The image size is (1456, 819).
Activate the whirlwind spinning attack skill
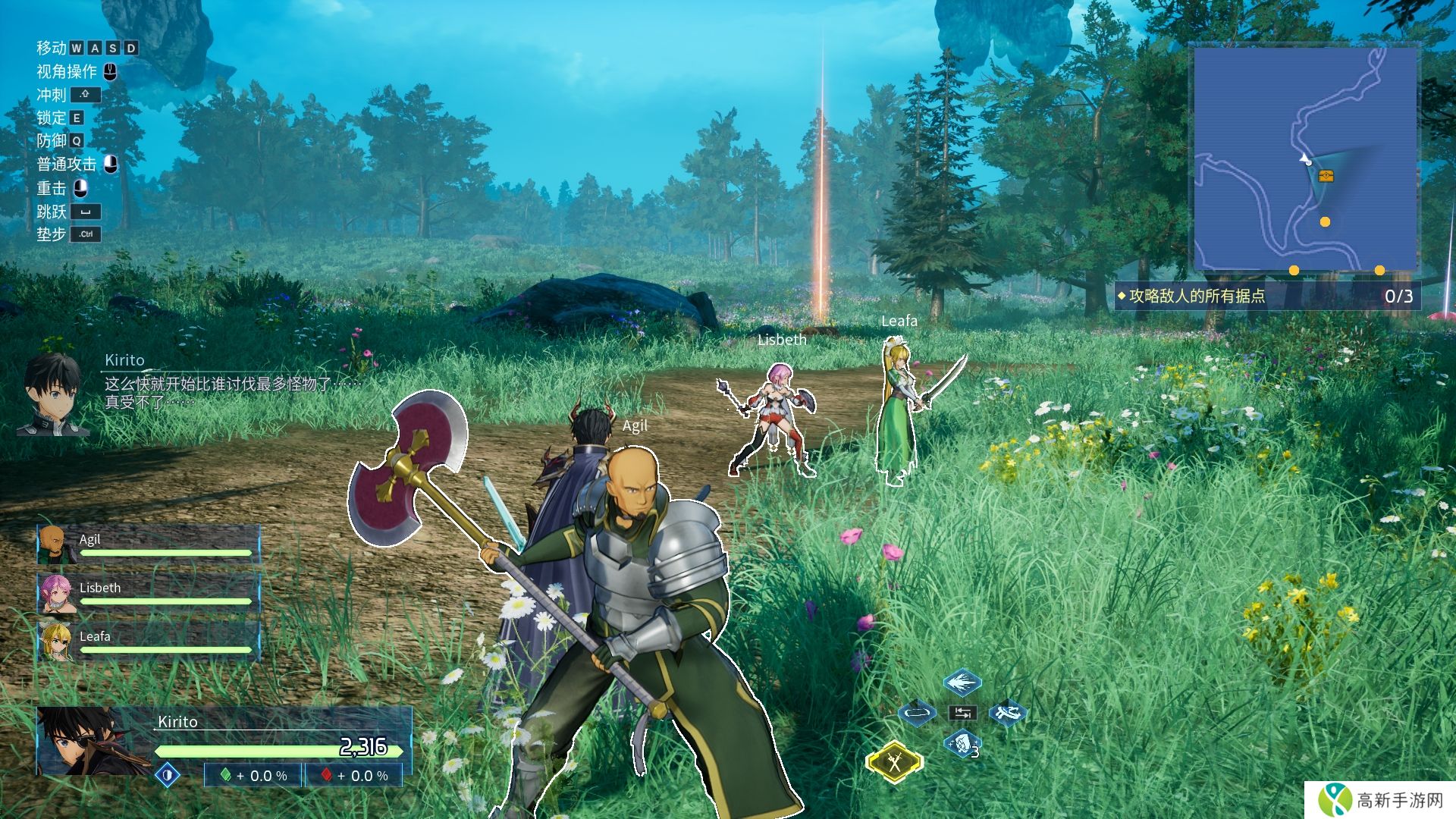pyautogui.click(x=1007, y=713)
